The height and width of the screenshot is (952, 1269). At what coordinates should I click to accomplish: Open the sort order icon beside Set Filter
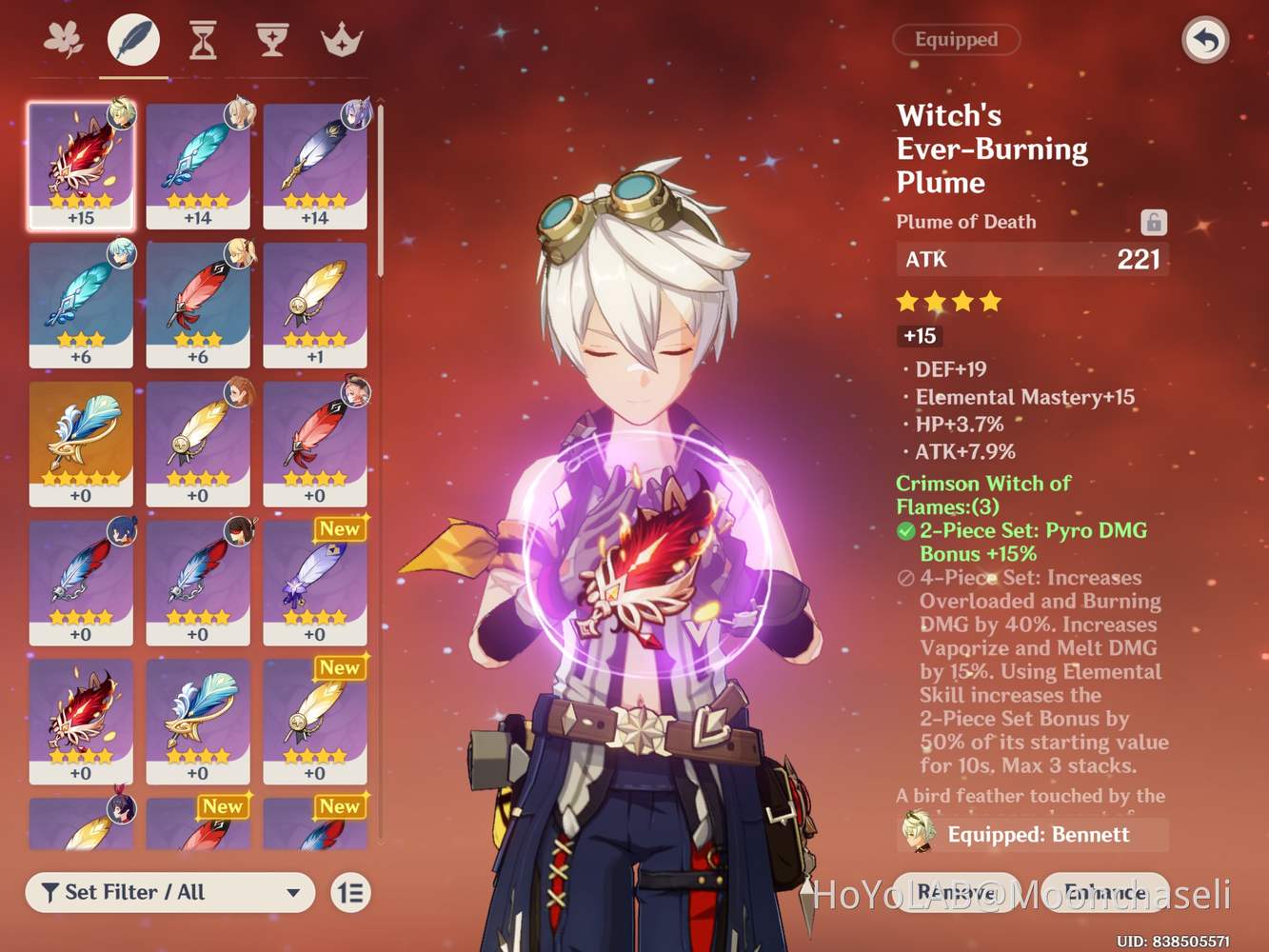[349, 892]
